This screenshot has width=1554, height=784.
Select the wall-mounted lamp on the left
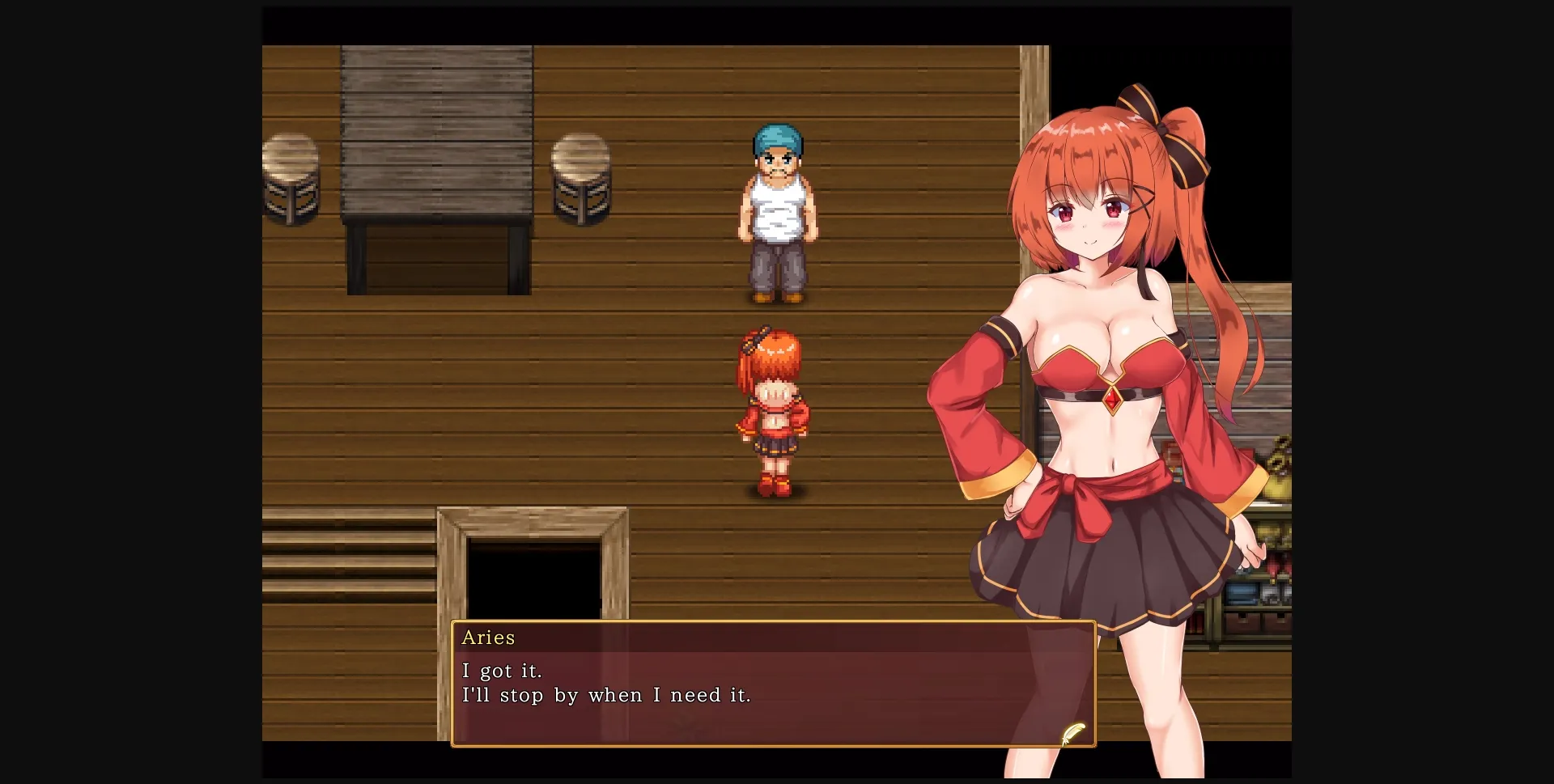point(291,180)
